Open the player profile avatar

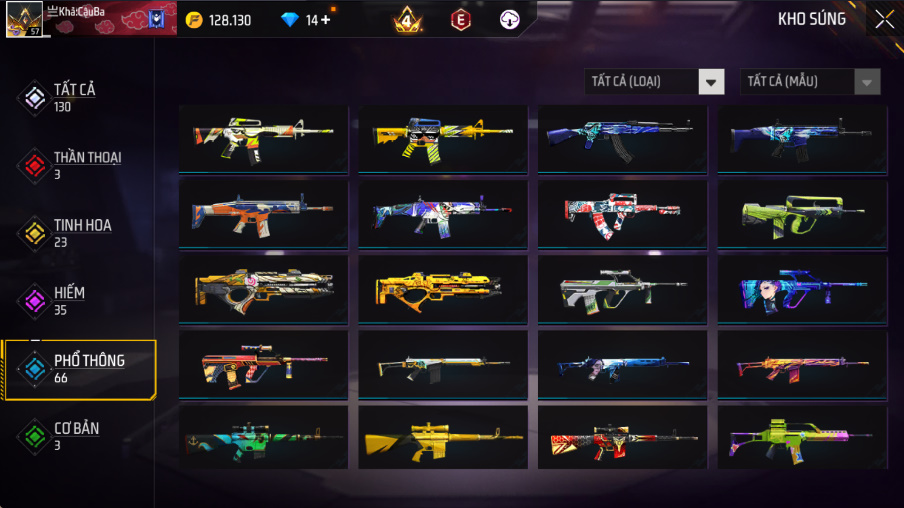coord(24,19)
